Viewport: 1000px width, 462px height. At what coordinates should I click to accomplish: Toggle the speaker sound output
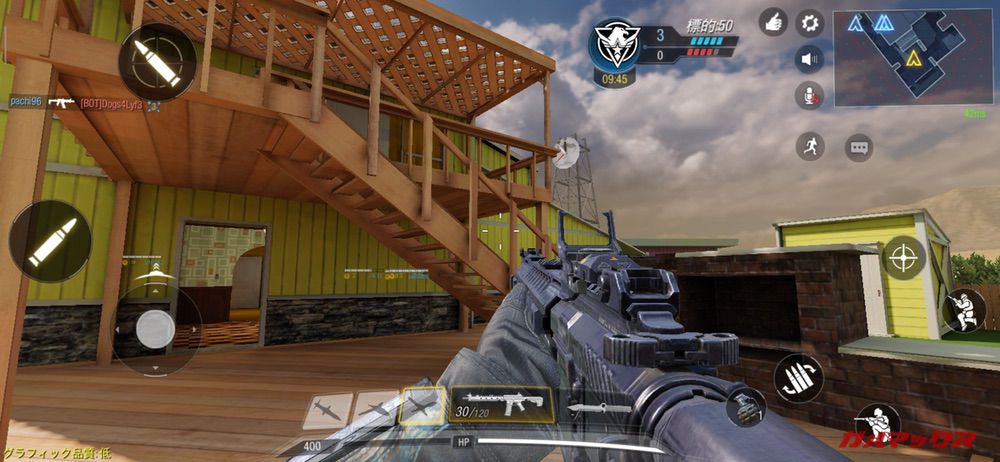coord(809,60)
